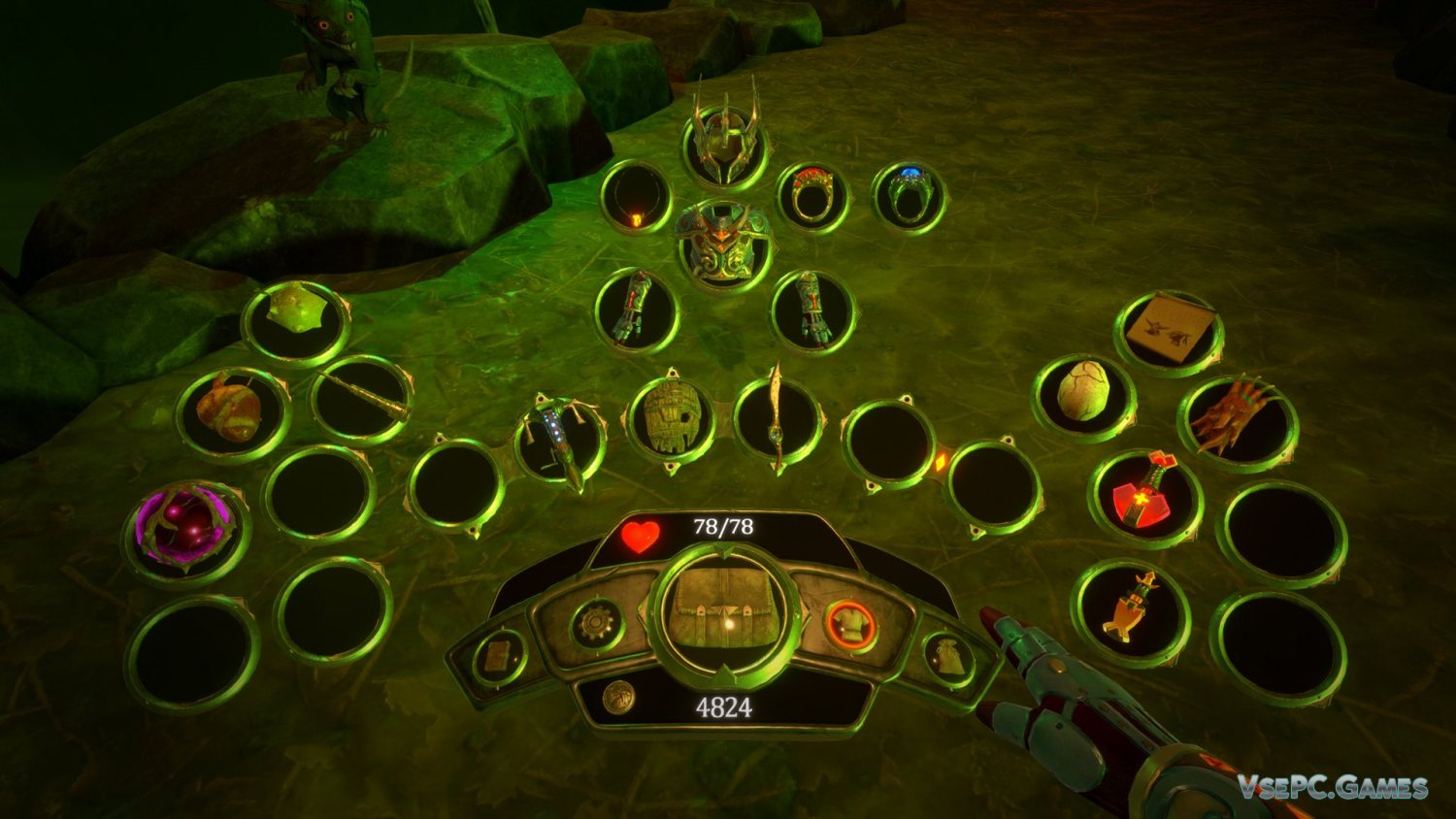Select the left gauntlet slot
1456x819 pixels.
[636, 310]
